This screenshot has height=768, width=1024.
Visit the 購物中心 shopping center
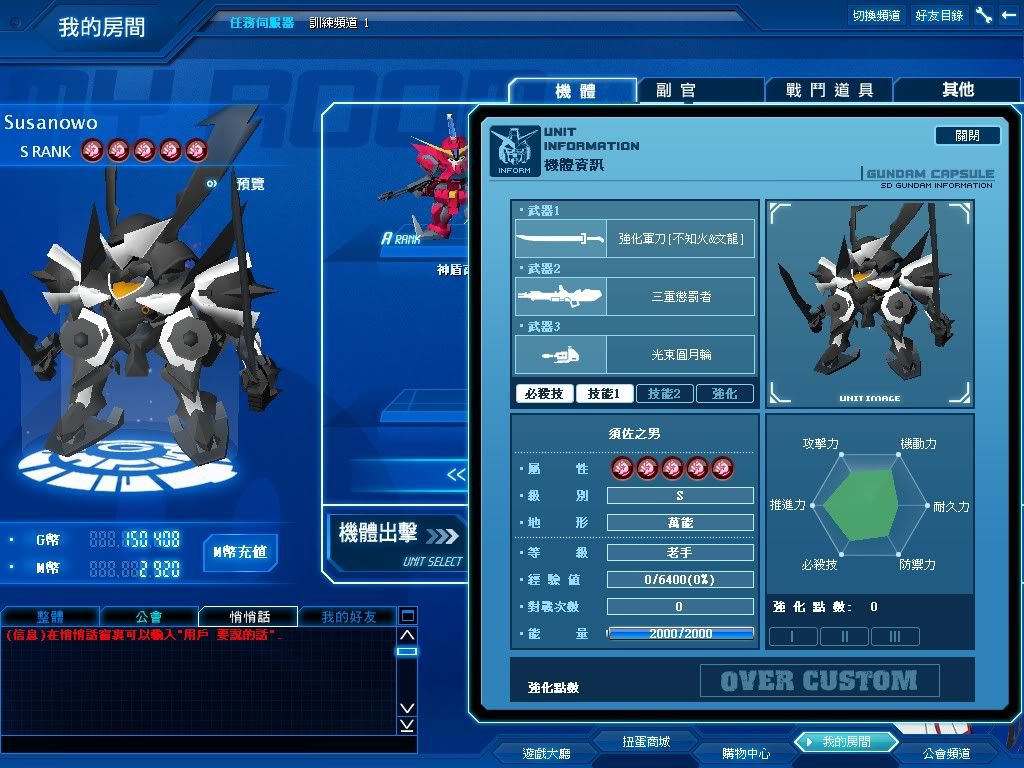746,753
